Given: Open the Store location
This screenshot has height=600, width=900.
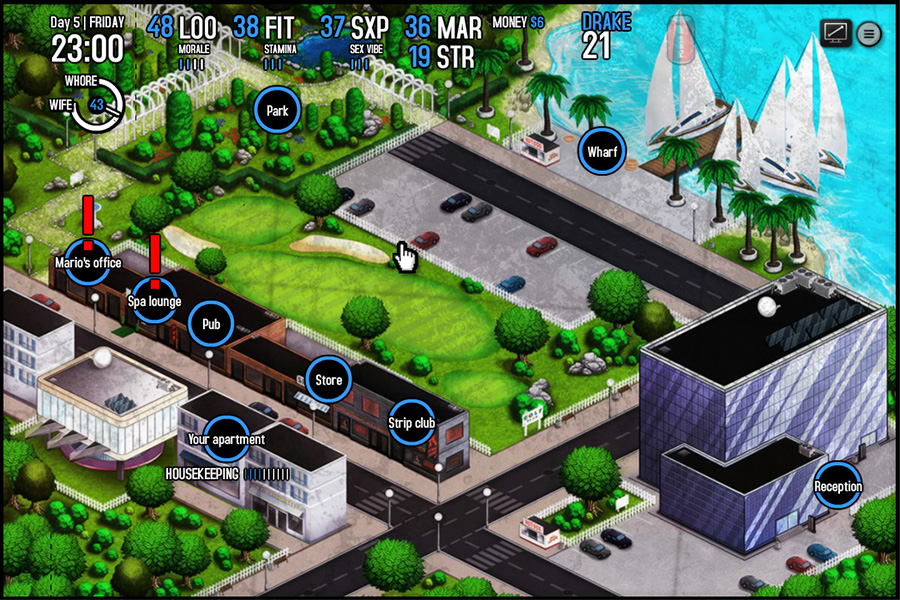Looking at the screenshot, I should [328, 380].
